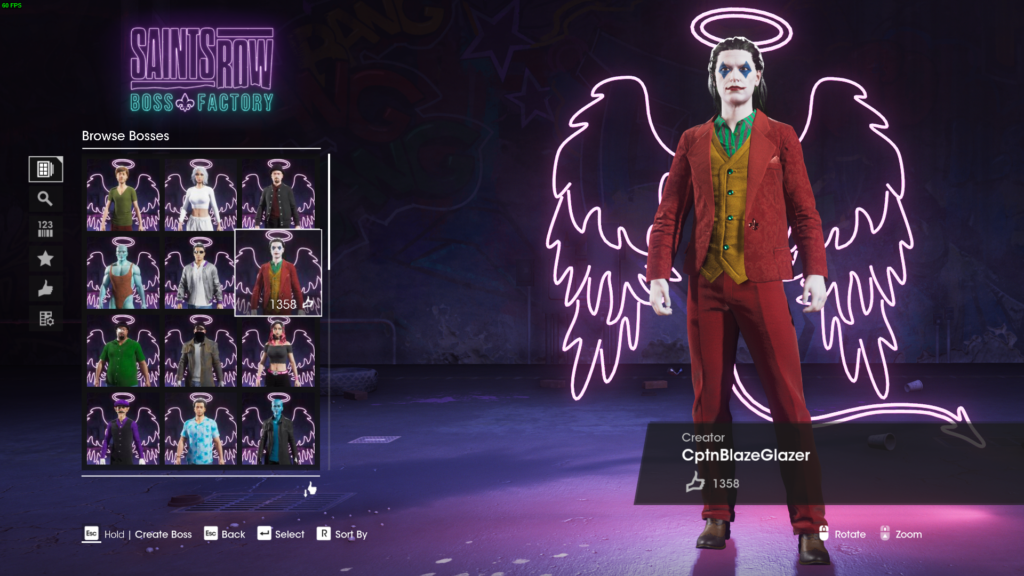Select the Joker boss in red suit
Image resolution: width=1024 pixels, height=576 pixels.
click(x=278, y=272)
